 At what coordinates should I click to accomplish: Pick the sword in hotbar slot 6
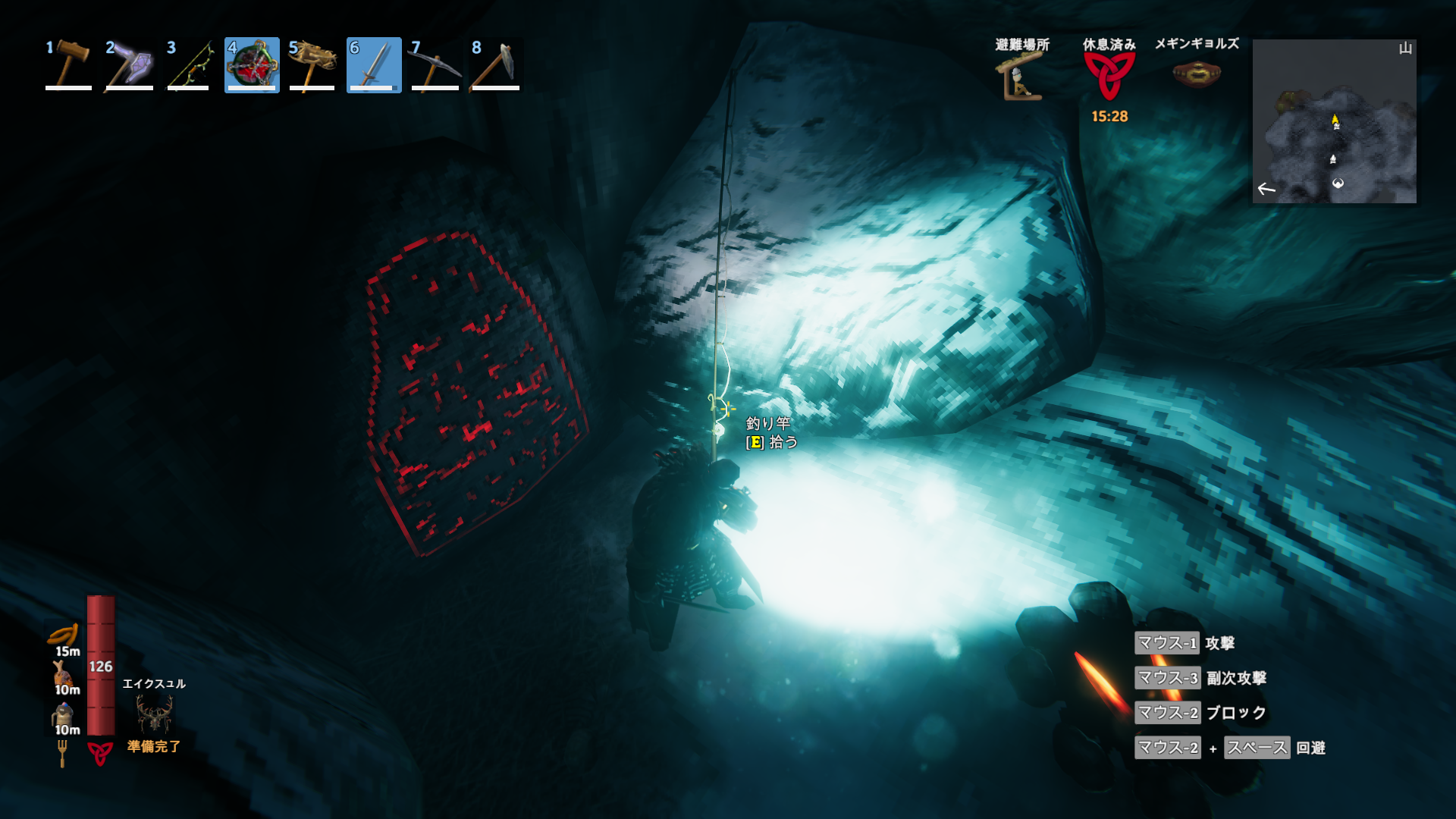tap(374, 65)
